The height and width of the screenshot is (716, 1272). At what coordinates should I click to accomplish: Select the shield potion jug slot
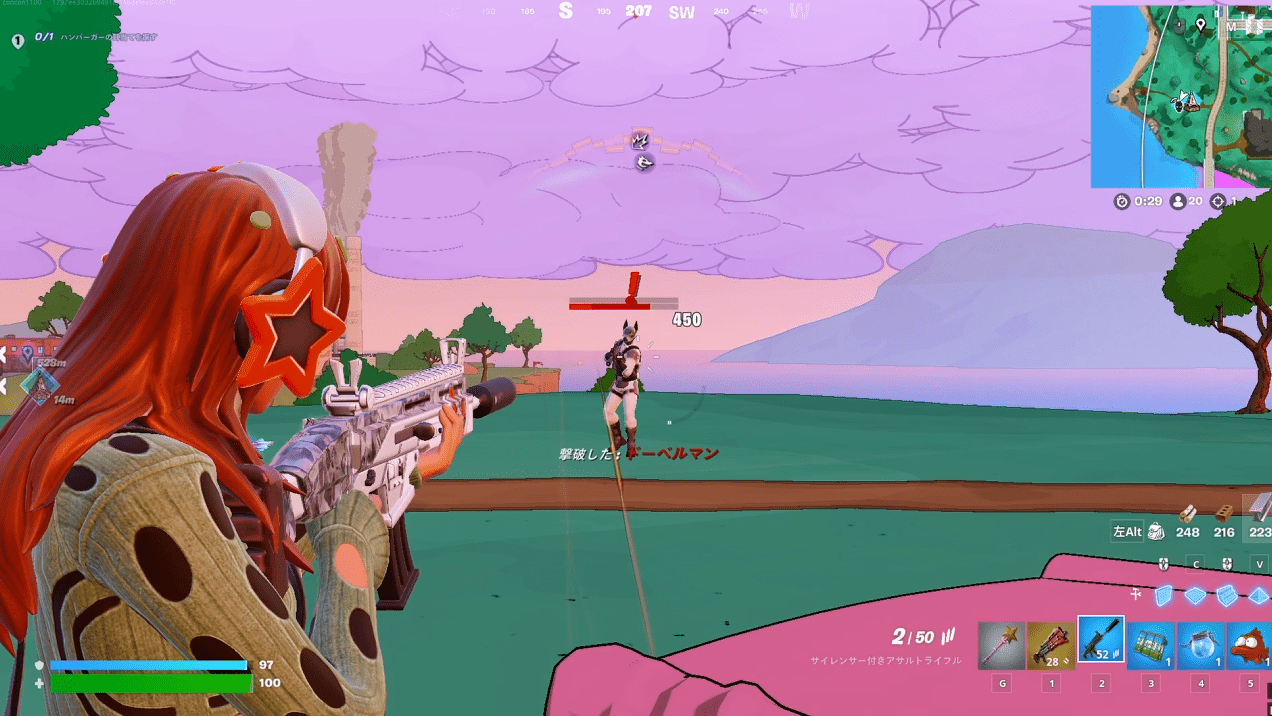1201,645
